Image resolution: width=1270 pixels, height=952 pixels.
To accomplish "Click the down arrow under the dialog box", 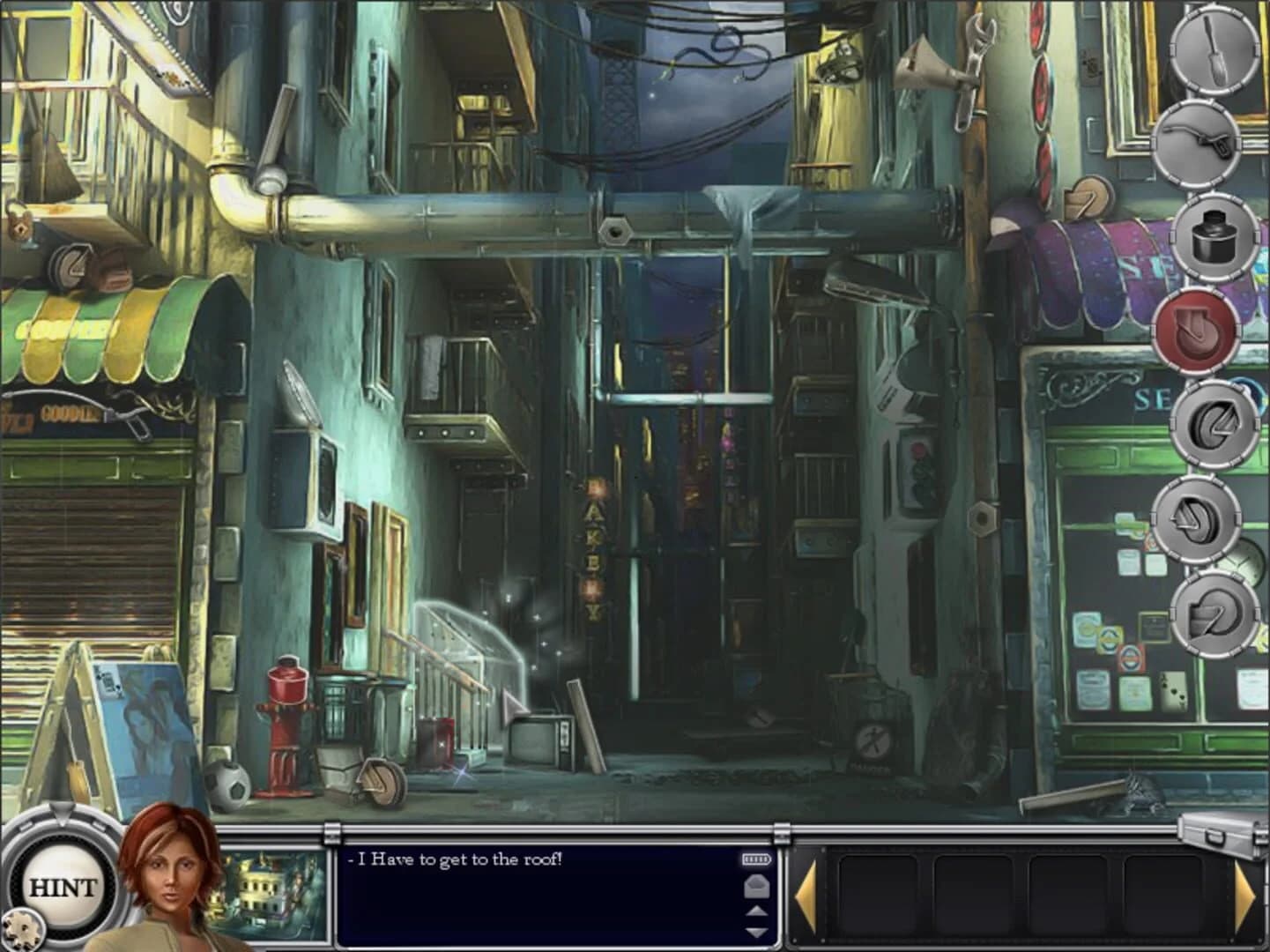I will 754,933.
